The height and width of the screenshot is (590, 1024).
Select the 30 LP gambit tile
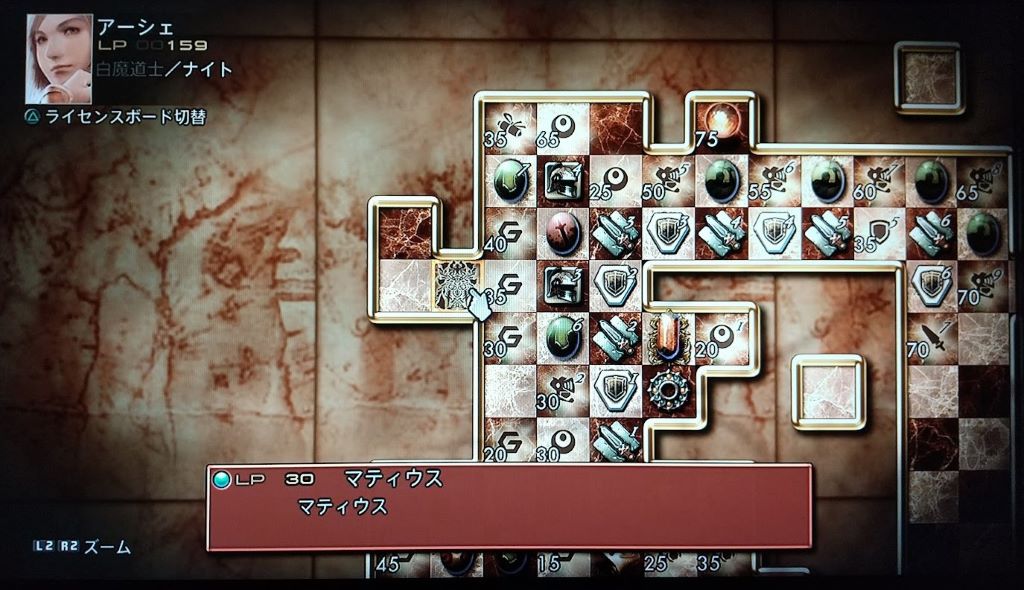[509, 338]
